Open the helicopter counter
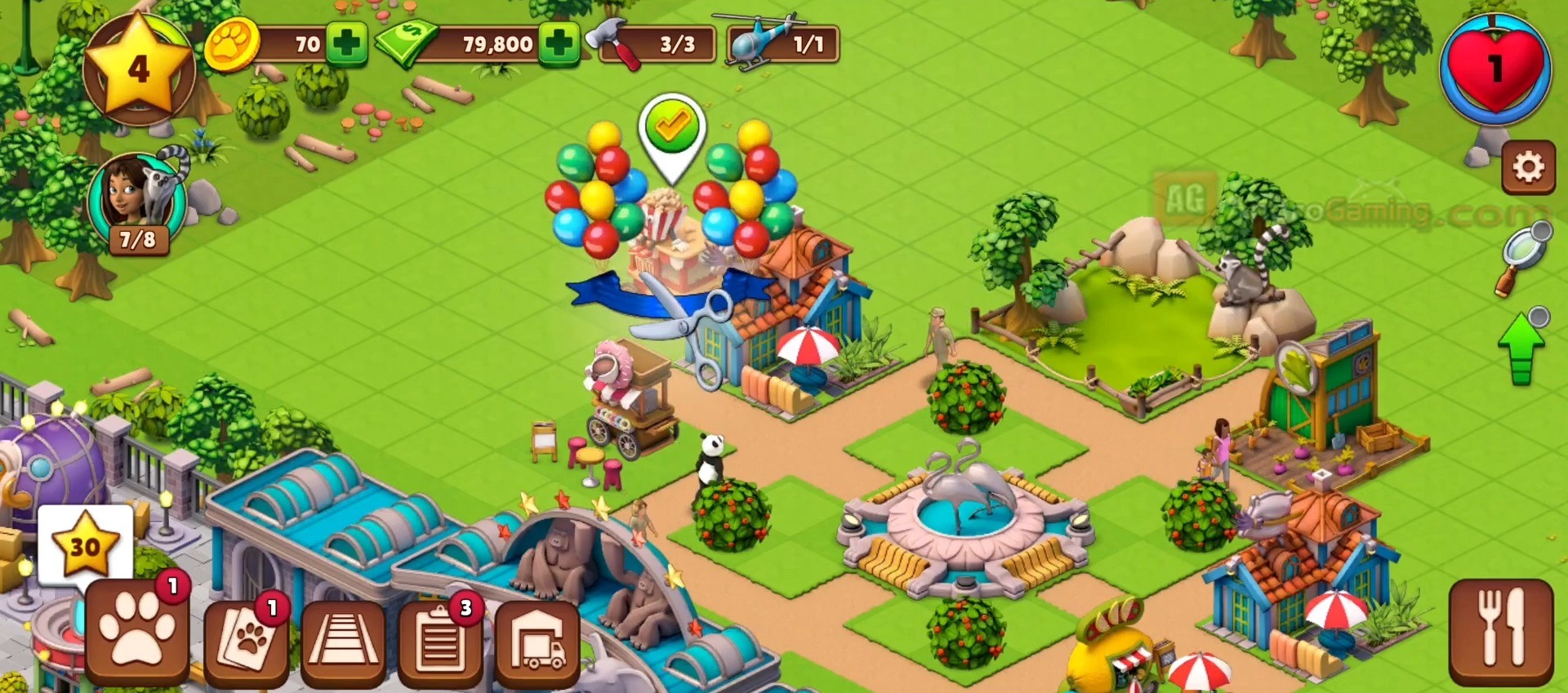 784,44
